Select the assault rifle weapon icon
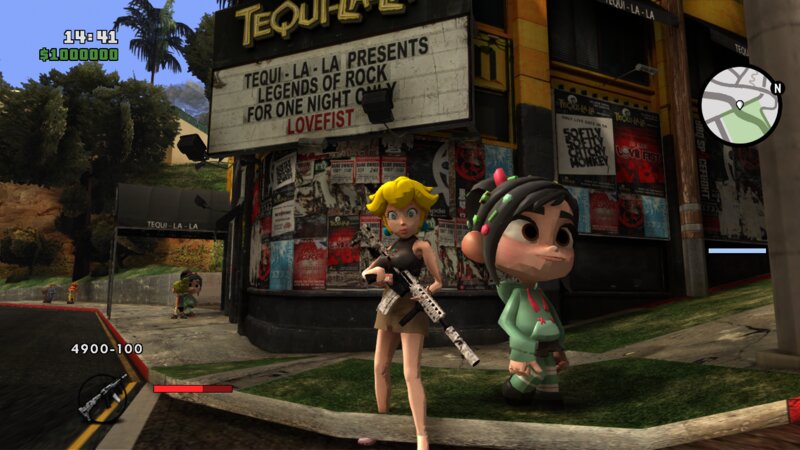 point(103,396)
